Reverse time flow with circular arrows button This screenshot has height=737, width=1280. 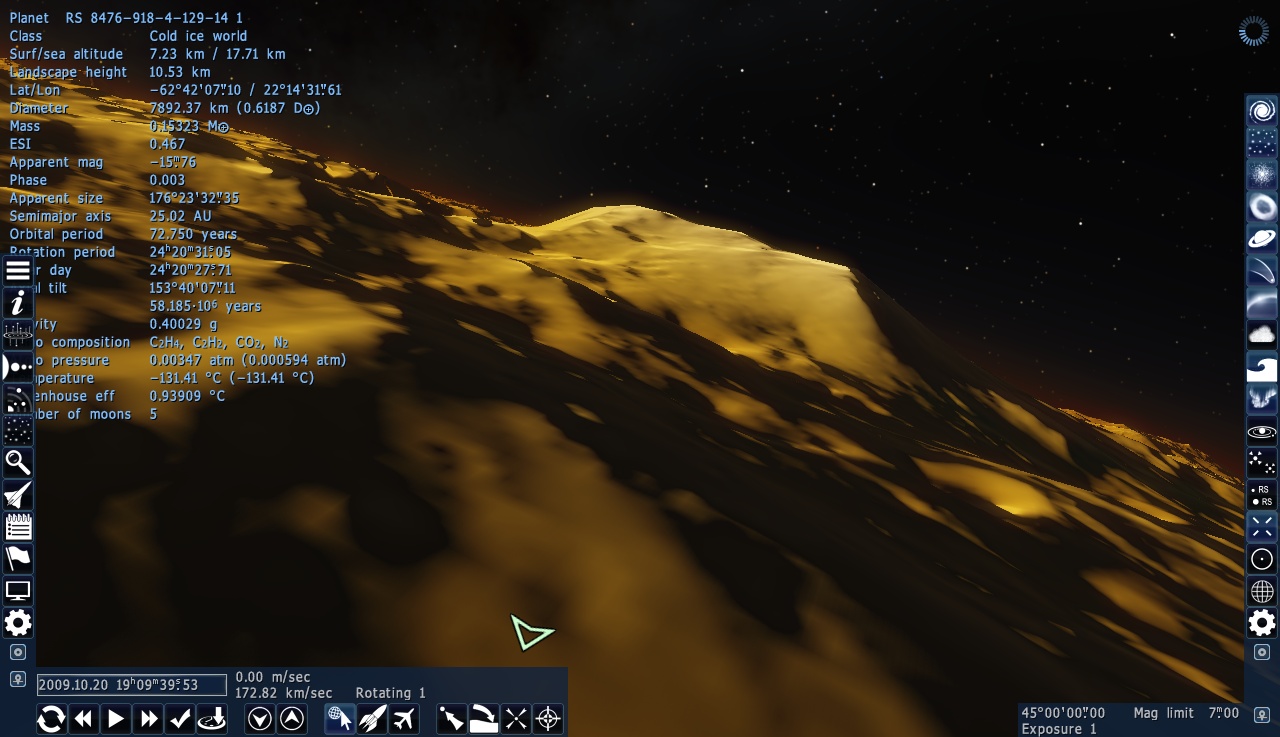click(51, 718)
